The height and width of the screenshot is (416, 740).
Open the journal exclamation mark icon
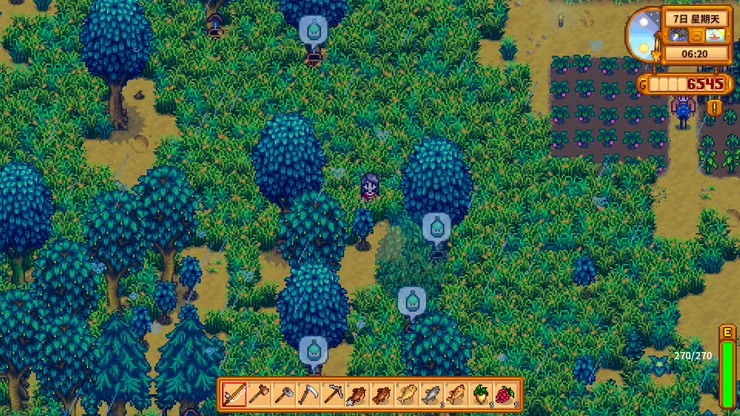tap(714, 107)
